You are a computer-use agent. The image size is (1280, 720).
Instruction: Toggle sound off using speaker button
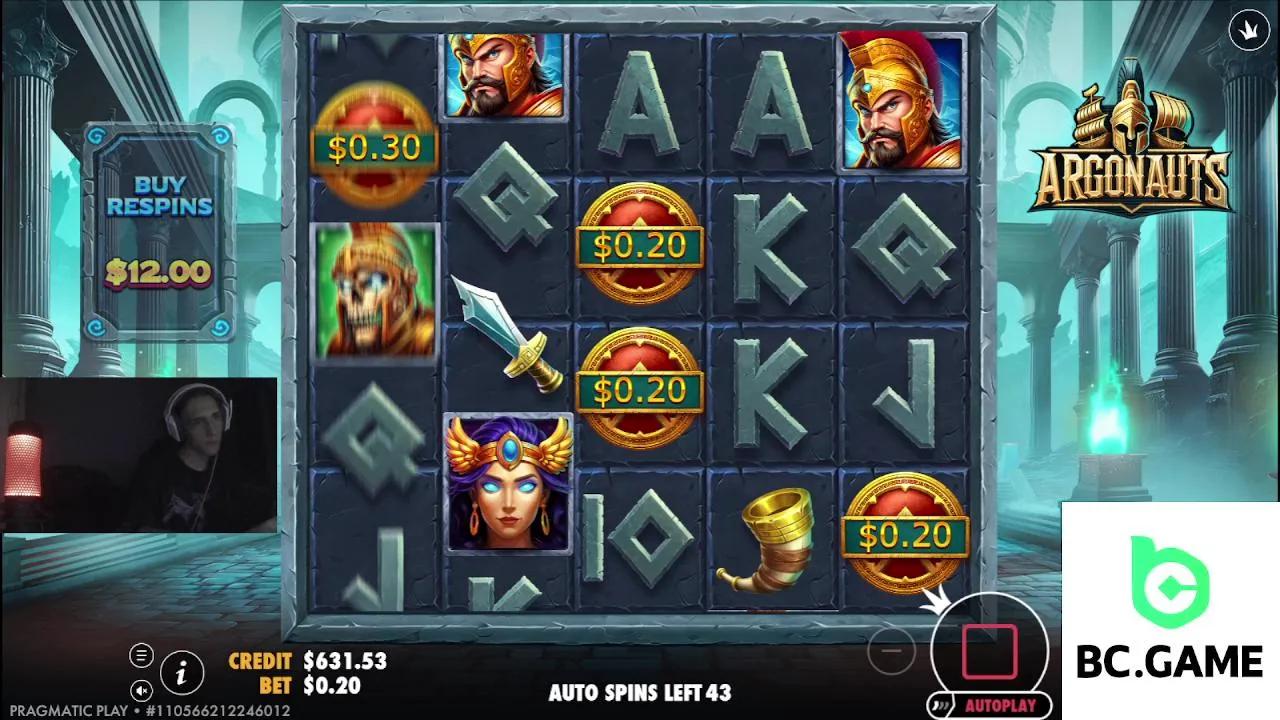point(144,689)
